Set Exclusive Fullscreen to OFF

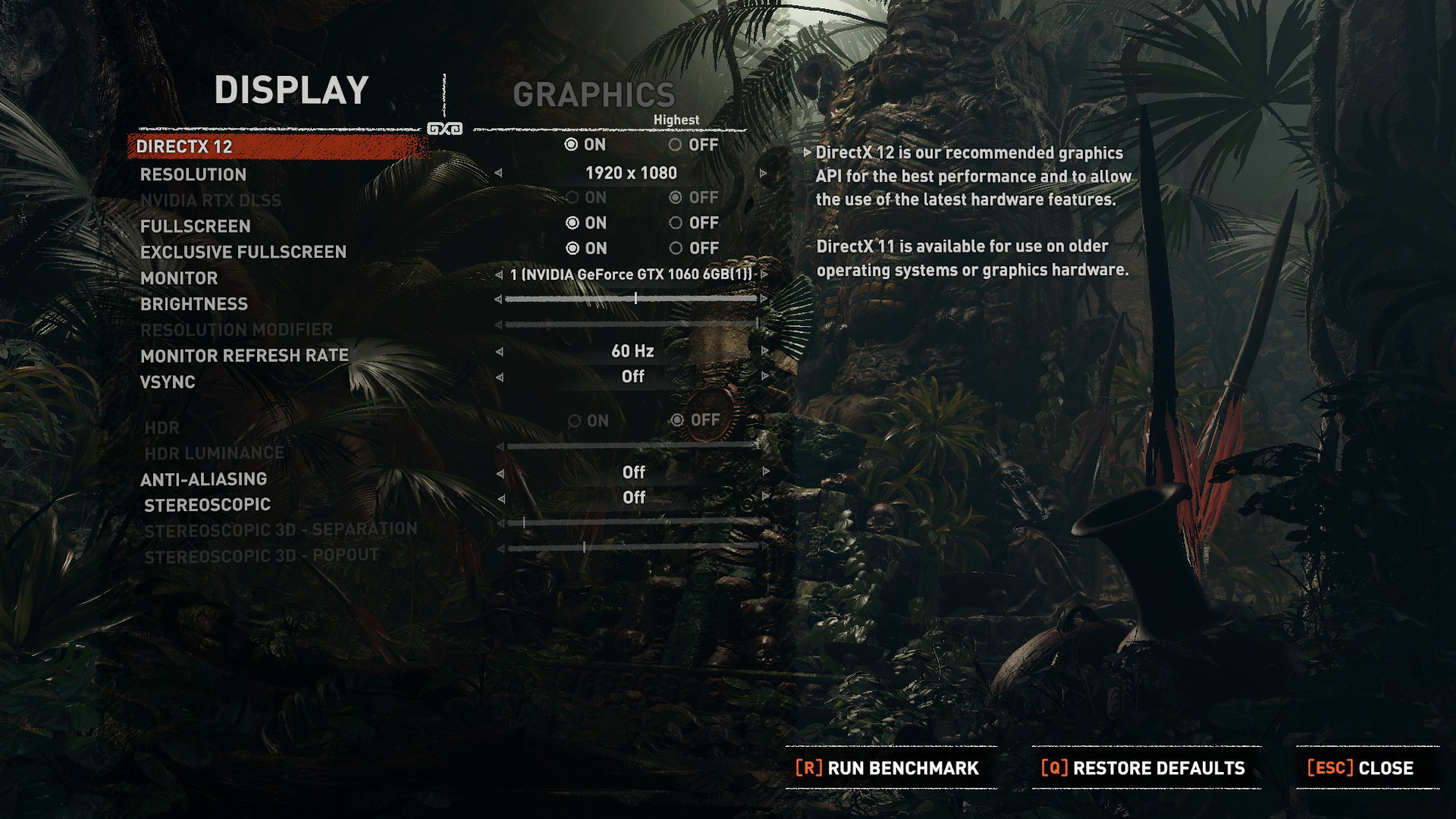pos(675,249)
